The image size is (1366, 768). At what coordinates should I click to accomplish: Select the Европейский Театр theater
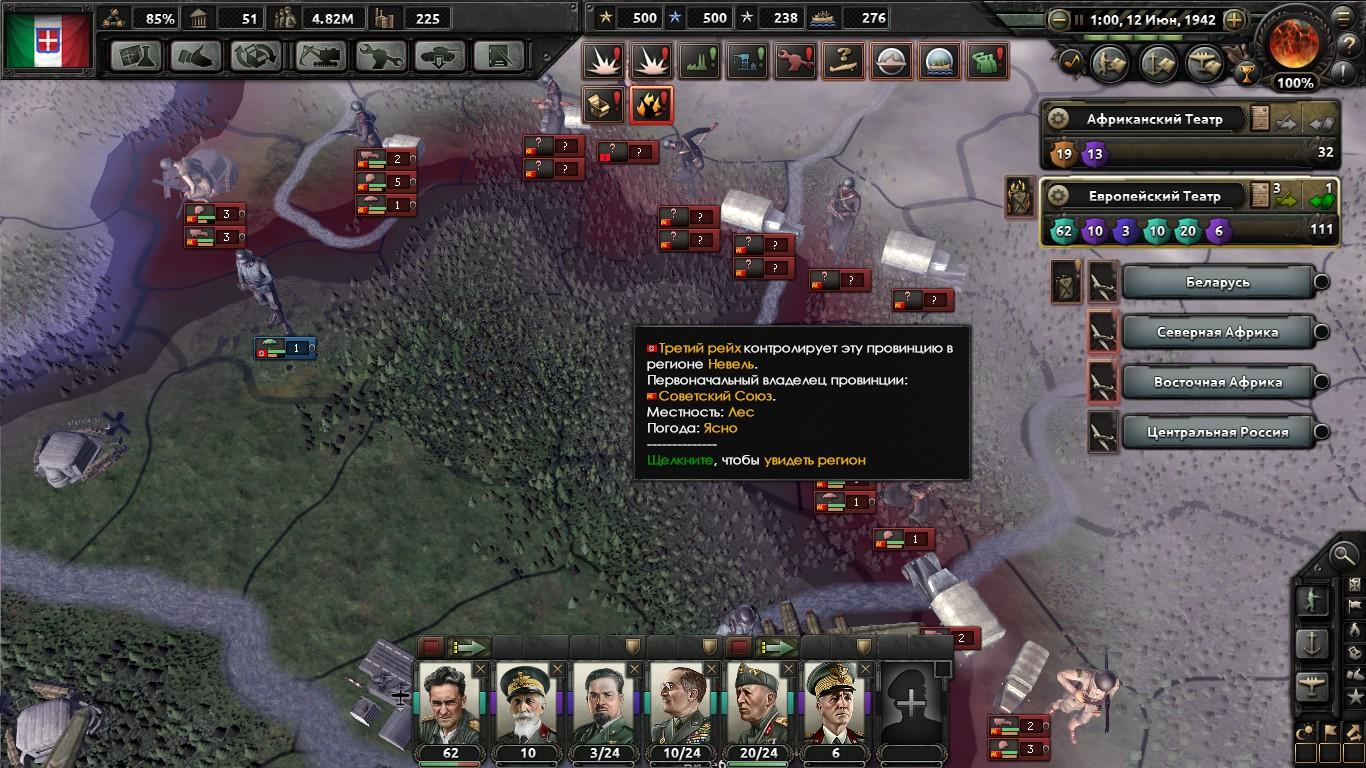[x=1154, y=196]
